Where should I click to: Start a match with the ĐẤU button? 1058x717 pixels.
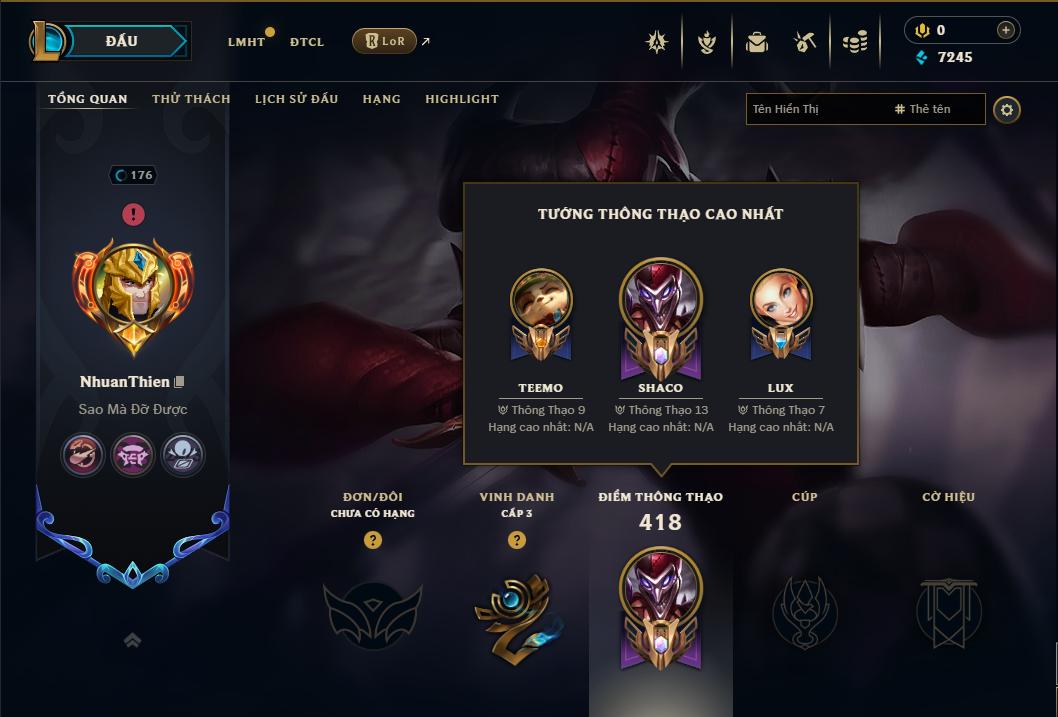122,41
